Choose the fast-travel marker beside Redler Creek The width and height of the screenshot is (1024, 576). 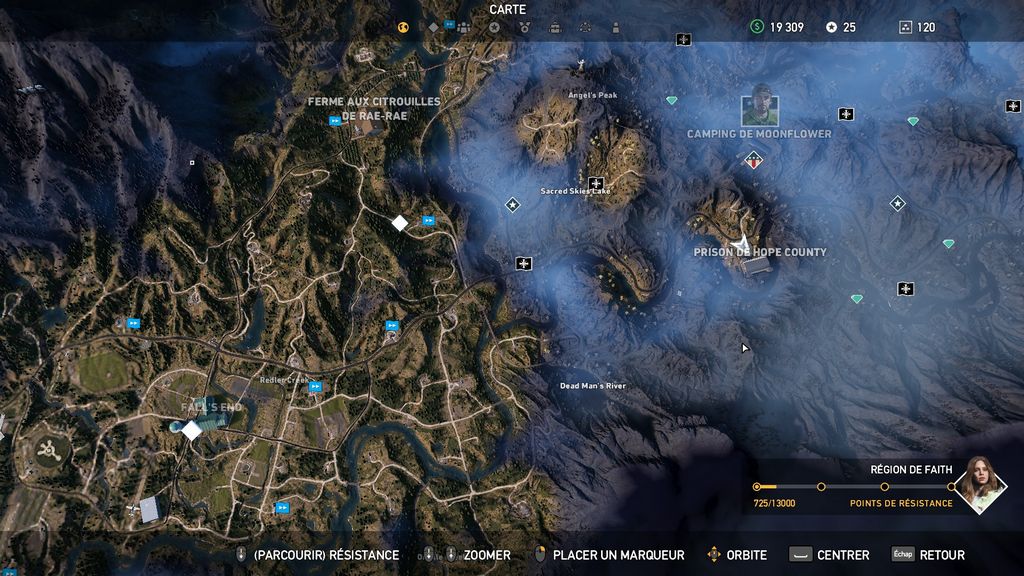coord(316,386)
